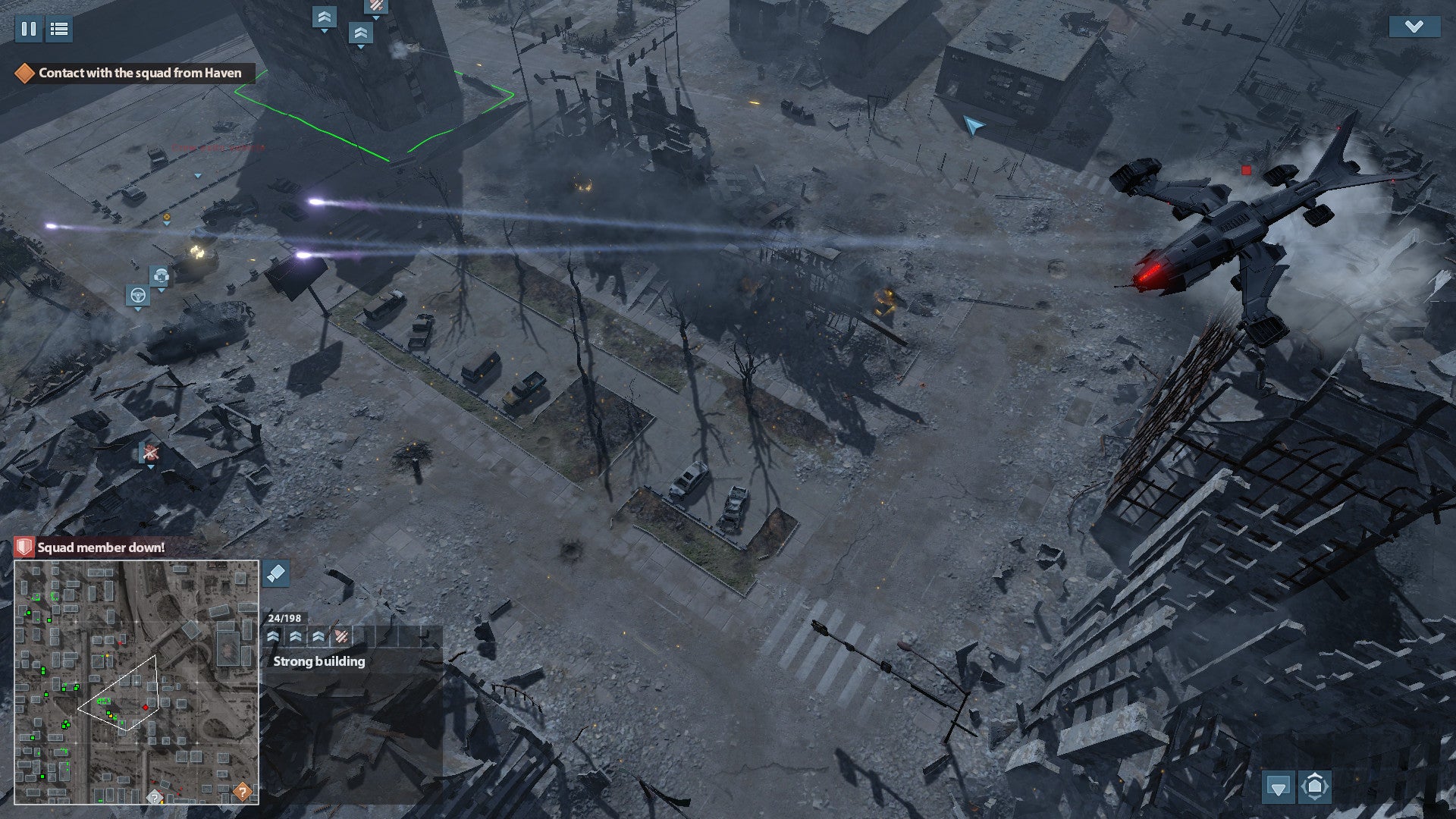Click the orange question mark diamond on minimap
This screenshot has width=1456, height=819.
click(241, 792)
